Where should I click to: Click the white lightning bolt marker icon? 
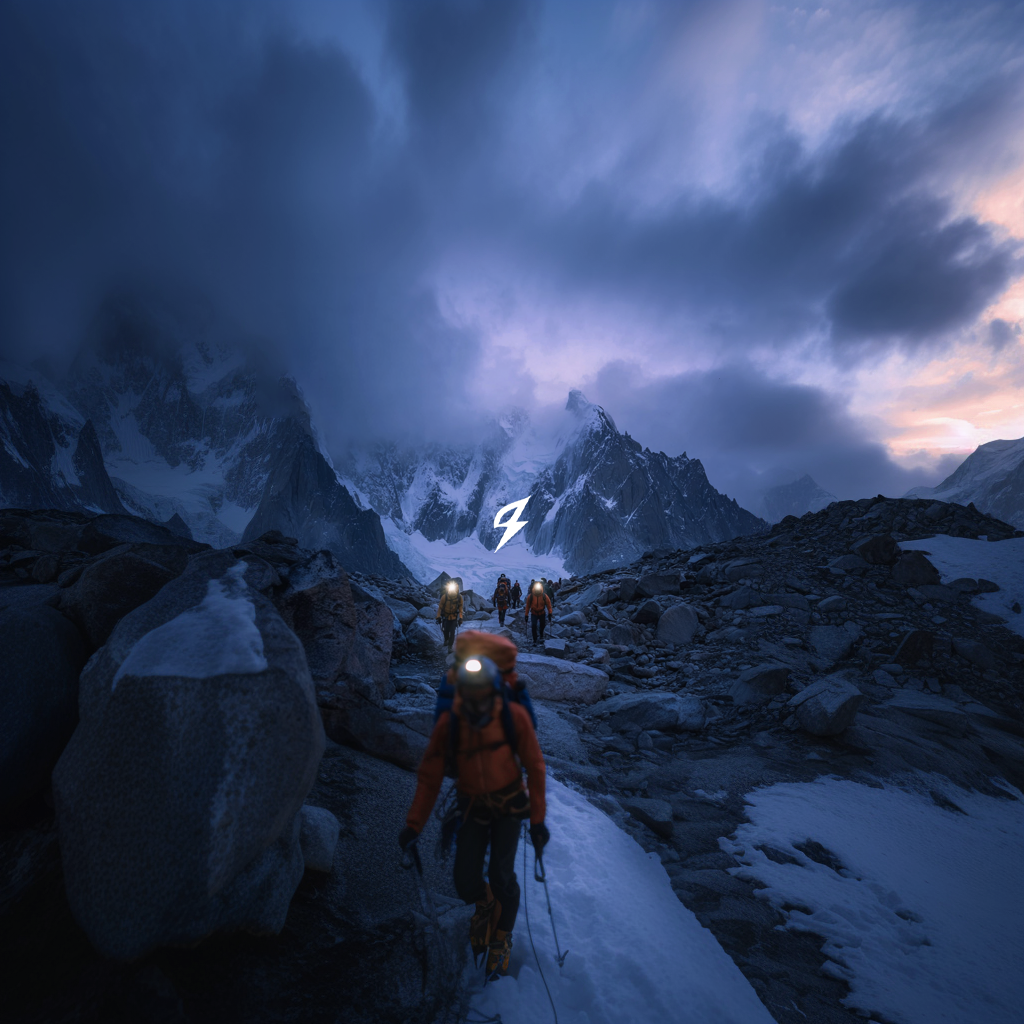coord(511,522)
